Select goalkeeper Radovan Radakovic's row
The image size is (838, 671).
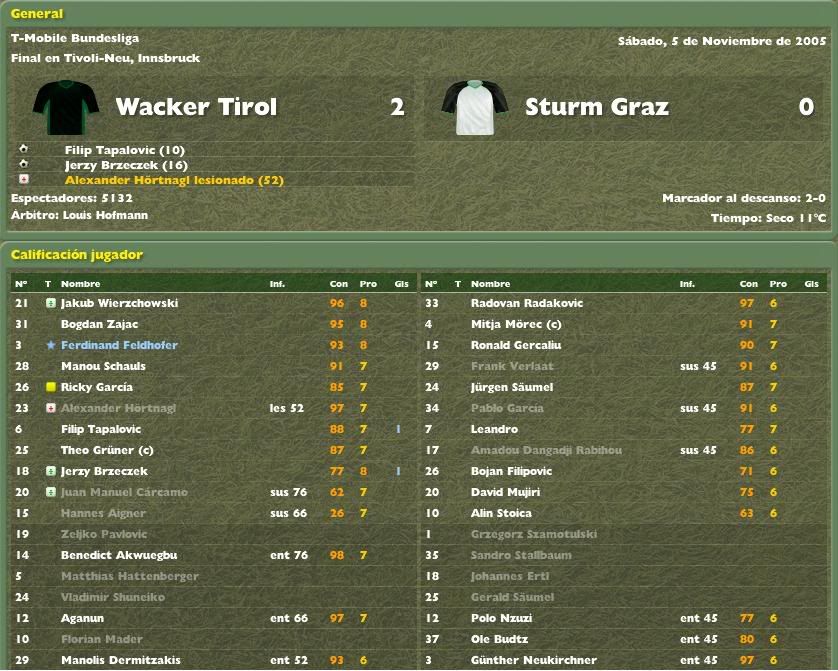(x=526, y=303)
